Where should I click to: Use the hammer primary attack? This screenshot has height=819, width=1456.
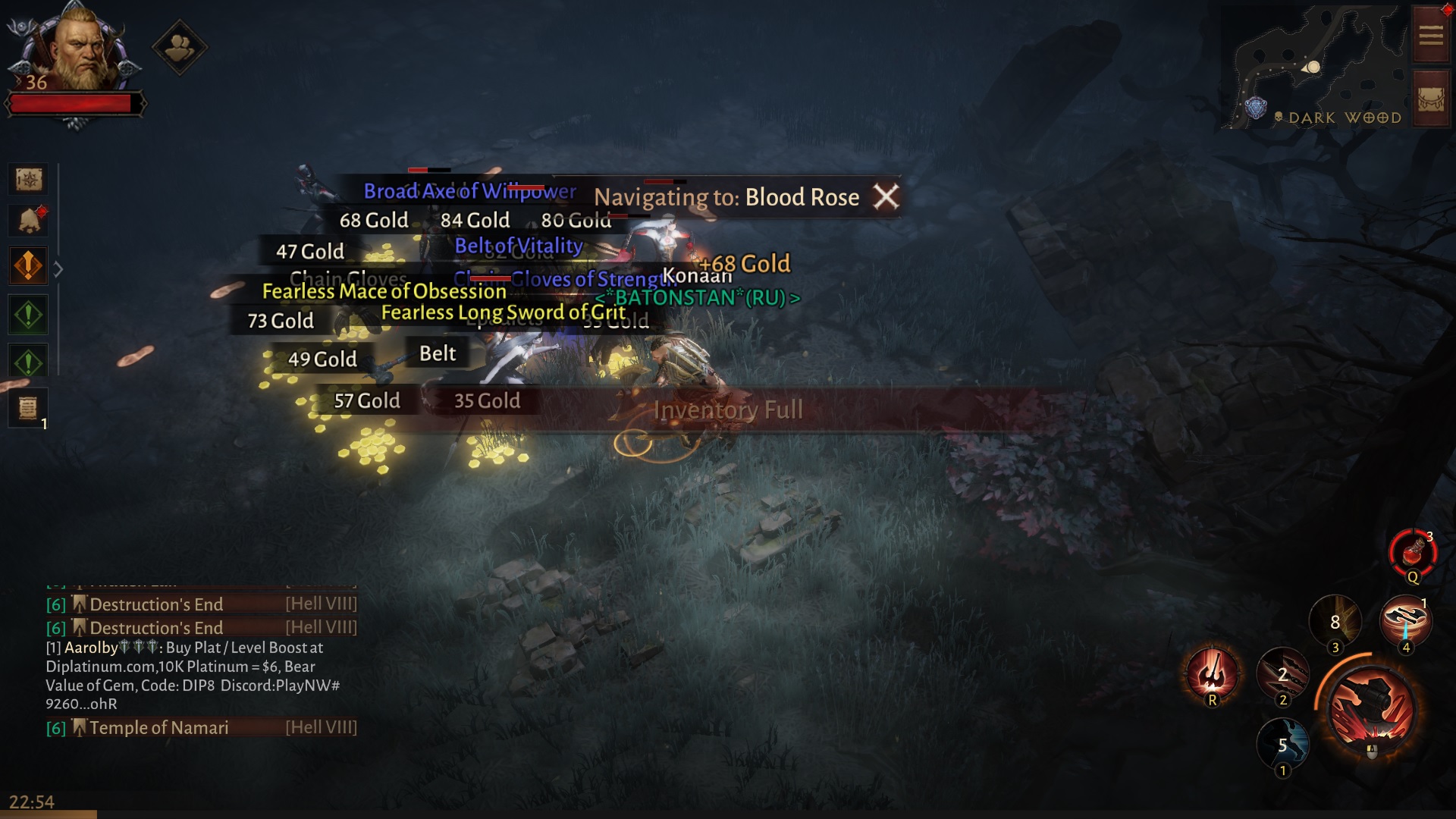coord(1371,709)
